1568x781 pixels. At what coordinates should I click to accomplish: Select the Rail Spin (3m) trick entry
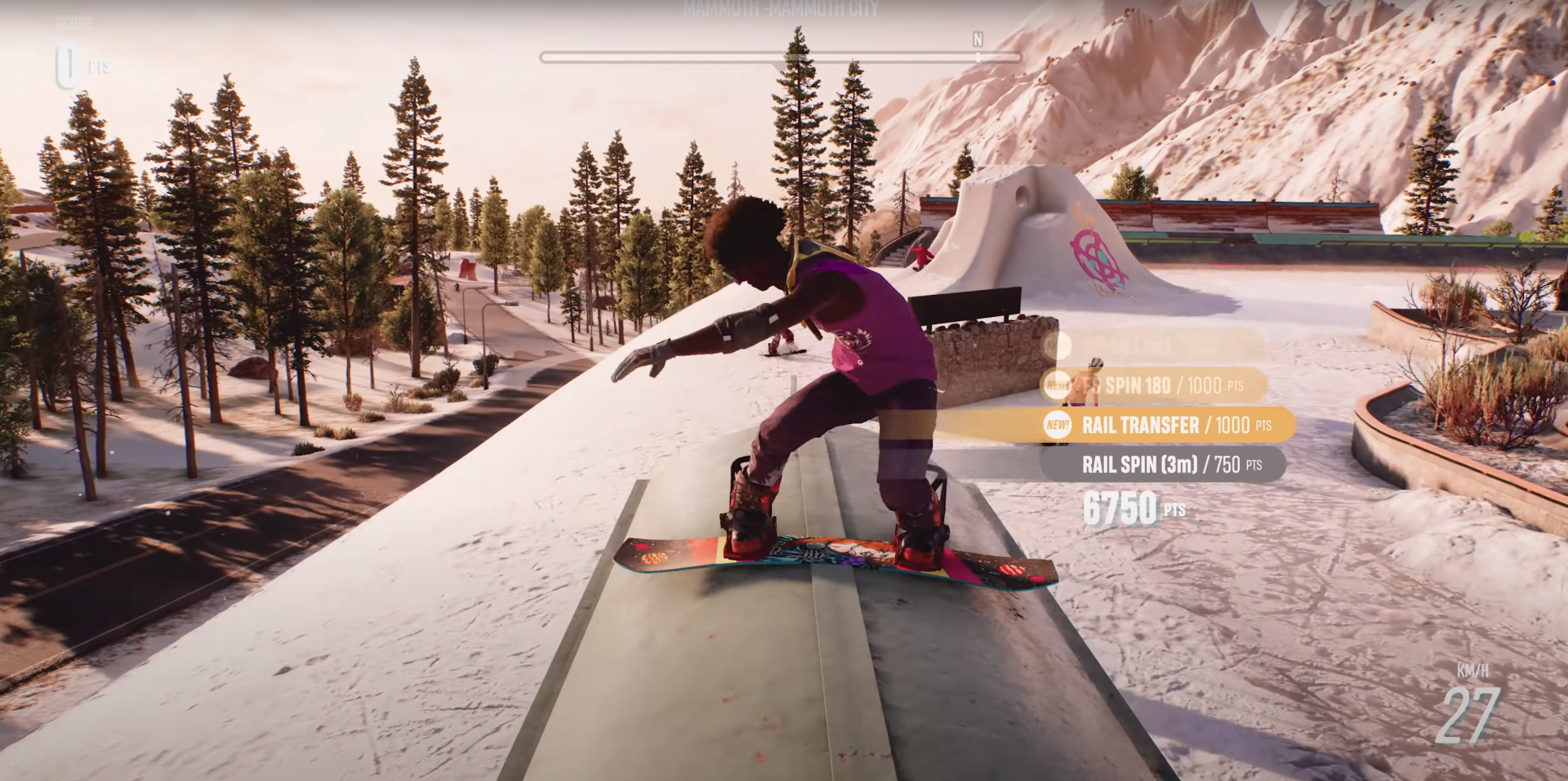[1162, 465]
